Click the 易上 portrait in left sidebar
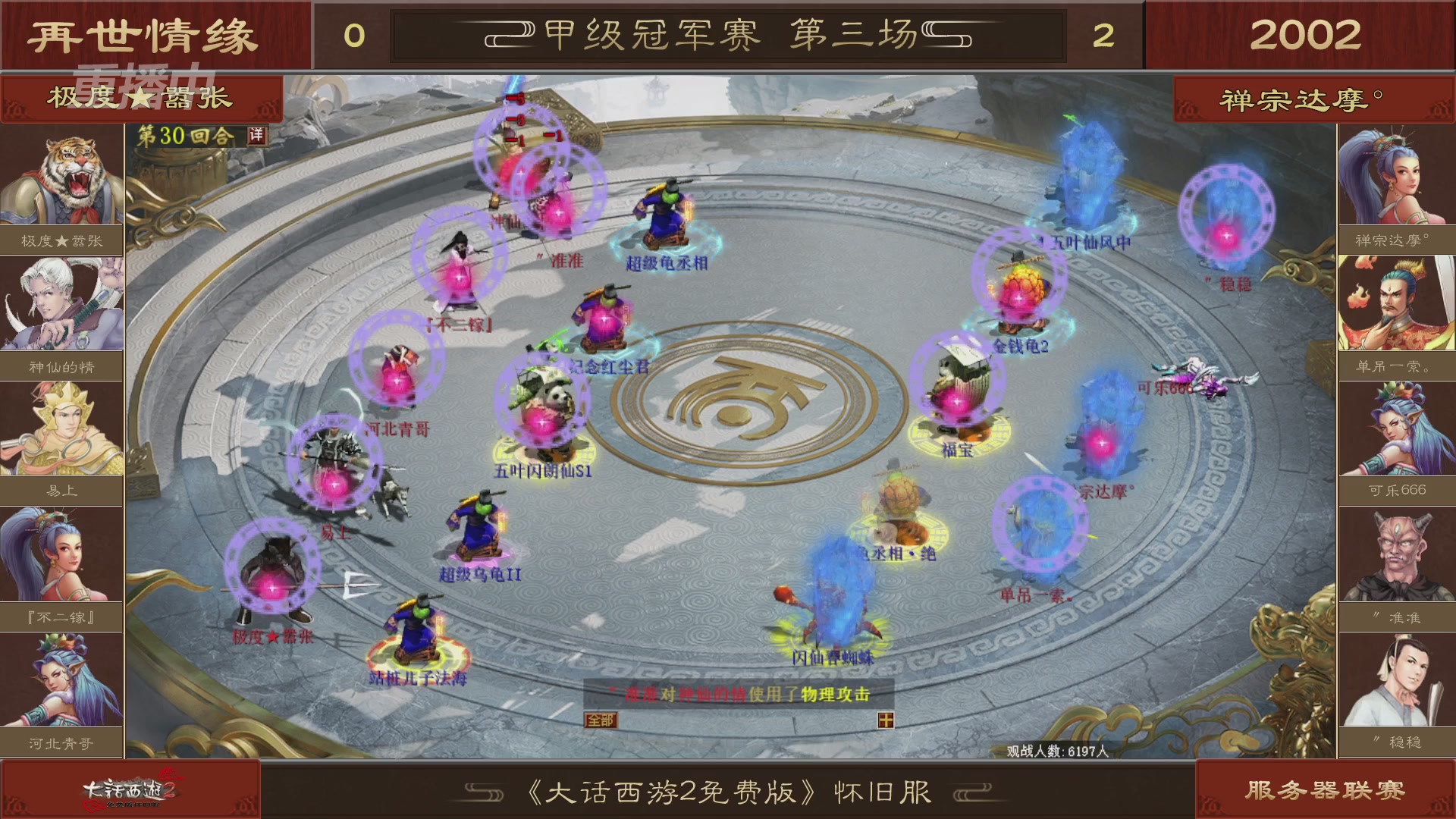1456x819 pixels. point(62,428)
